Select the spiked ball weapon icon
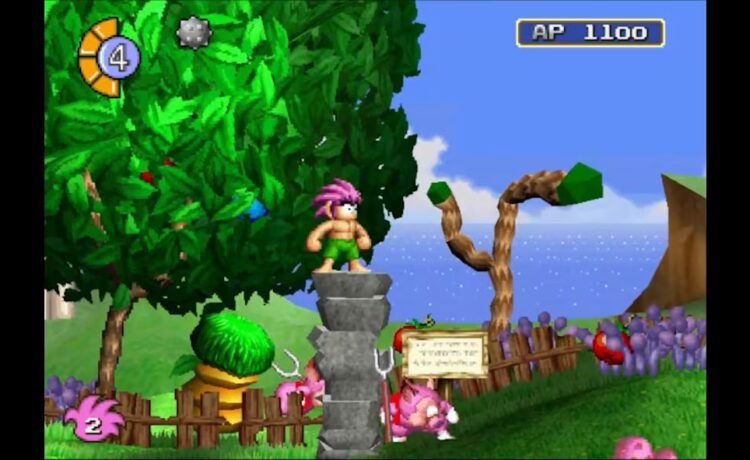The height and width of the screenshot is (460, 750). [193, 33]
